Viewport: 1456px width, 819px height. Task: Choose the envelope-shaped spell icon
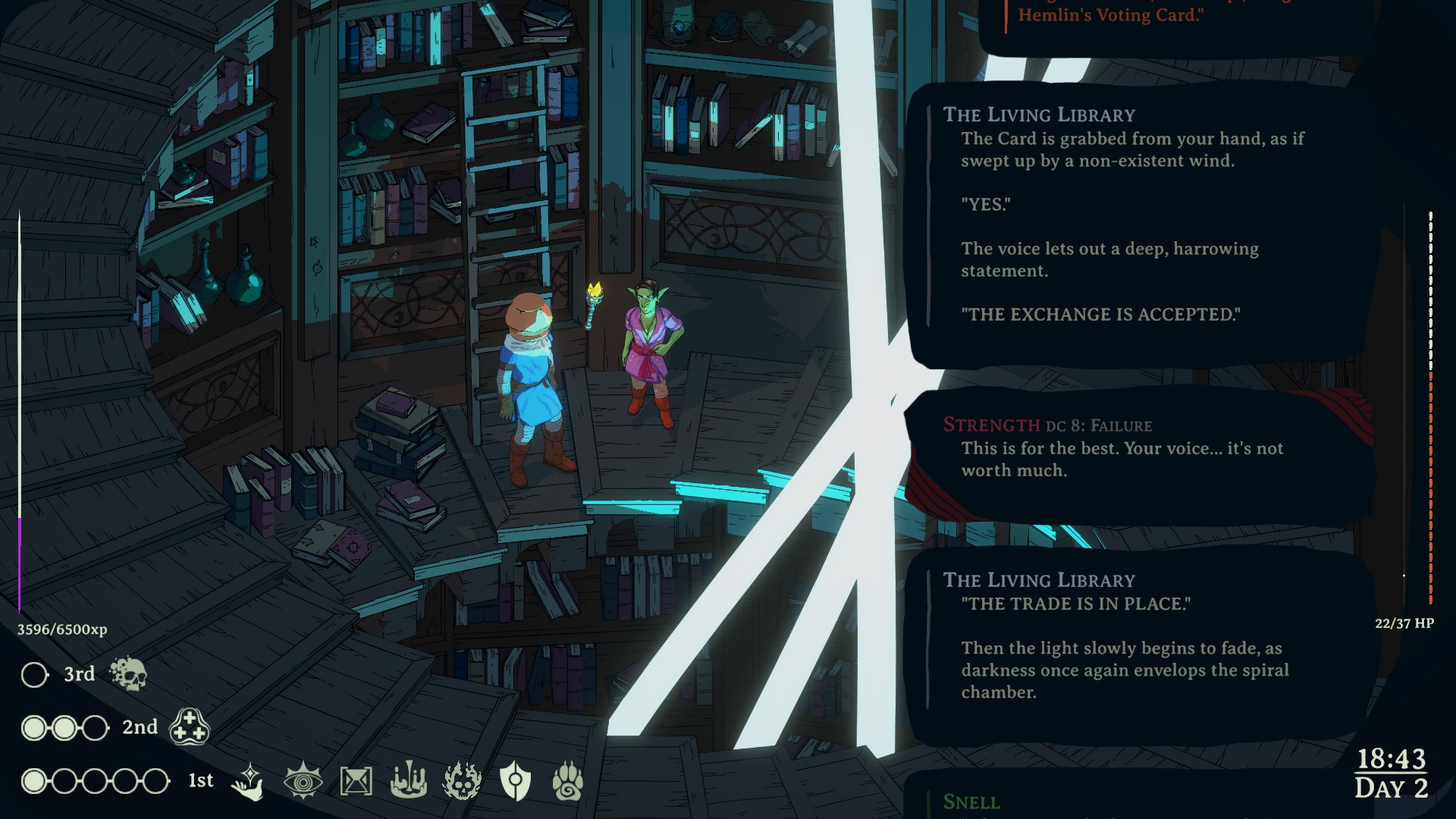(x=356, y=780)
